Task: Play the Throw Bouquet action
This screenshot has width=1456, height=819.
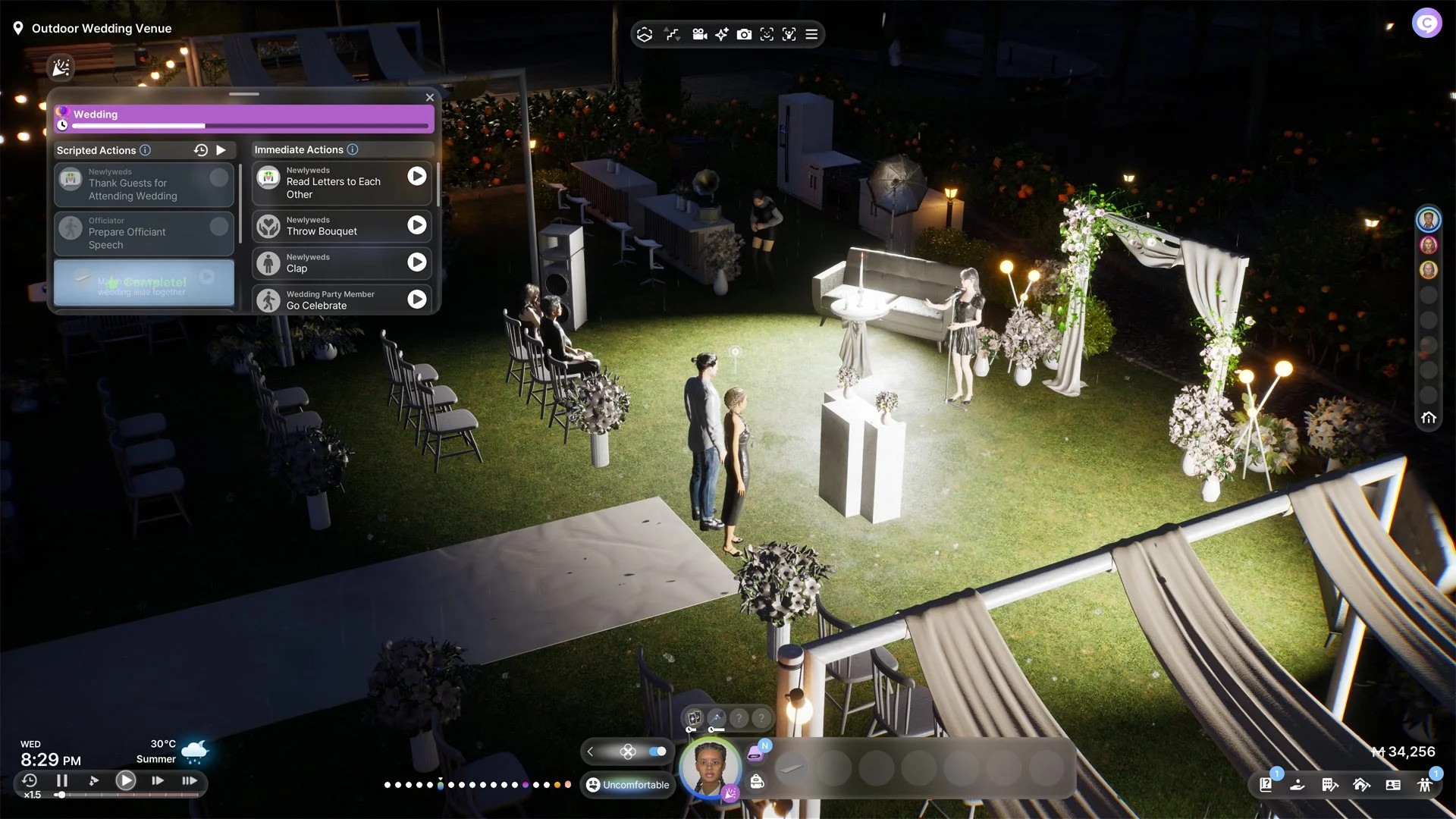Action: (416, 225)
